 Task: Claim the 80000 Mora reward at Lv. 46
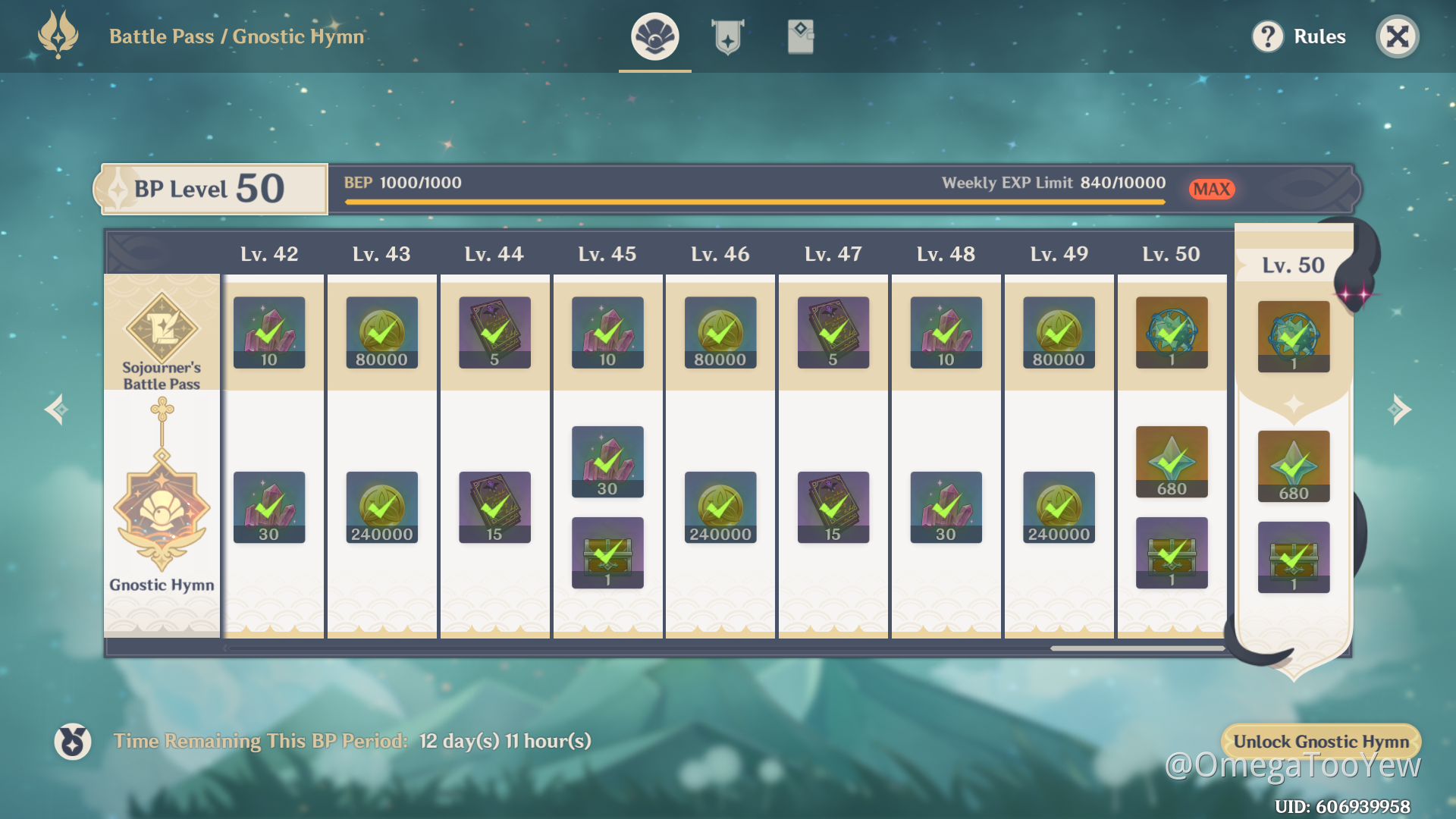coord(719,332)
